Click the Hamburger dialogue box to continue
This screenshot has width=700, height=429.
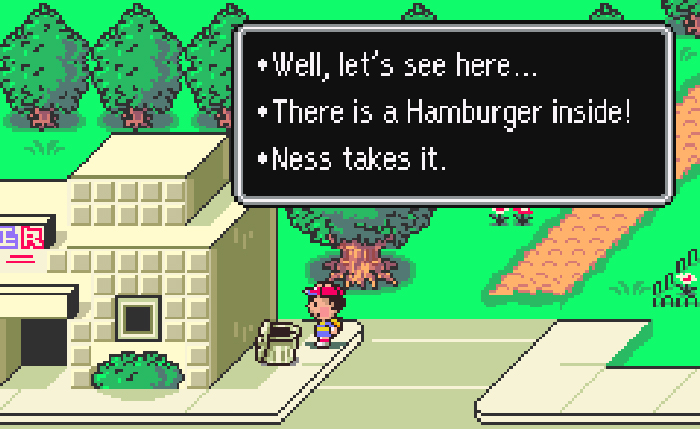coord(451,113)
